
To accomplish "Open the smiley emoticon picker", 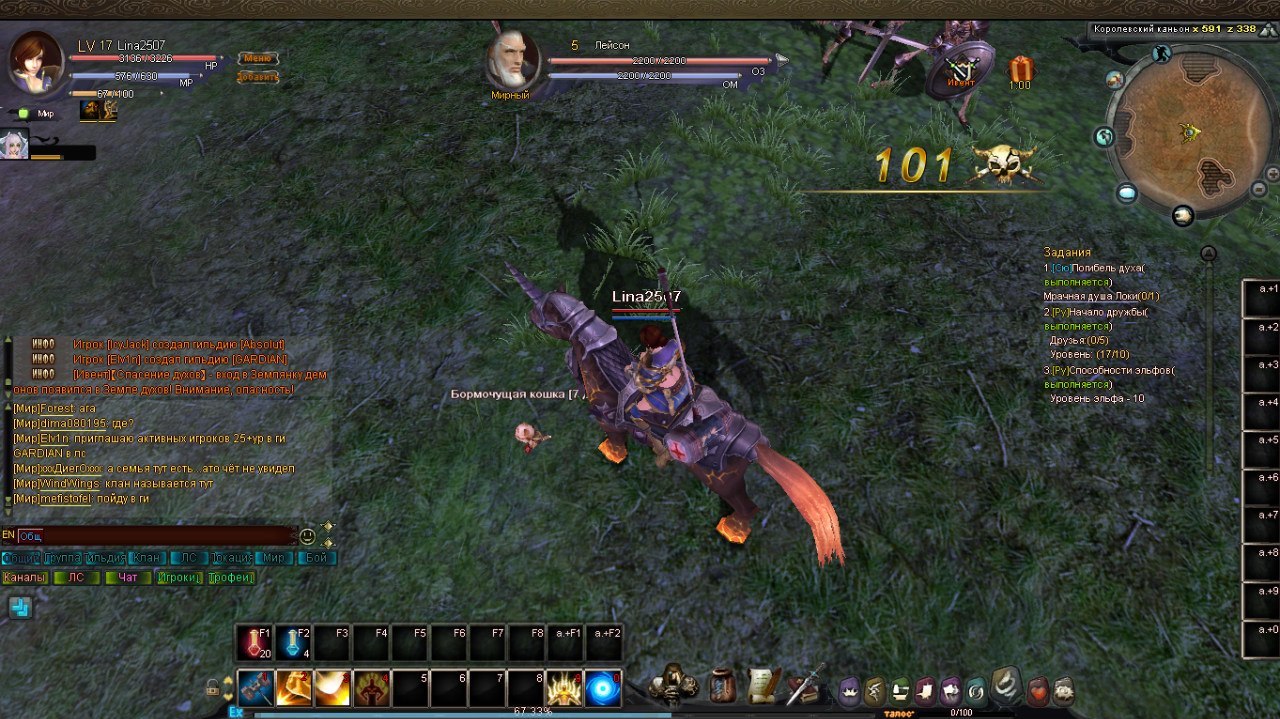I will [x=307, y=536].
